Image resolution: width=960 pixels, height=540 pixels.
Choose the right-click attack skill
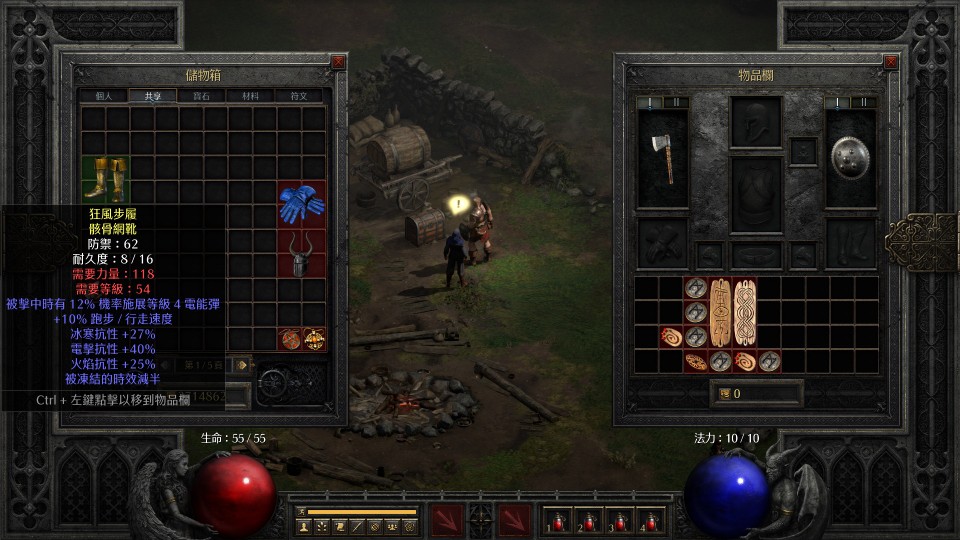[x=515, y=520]
